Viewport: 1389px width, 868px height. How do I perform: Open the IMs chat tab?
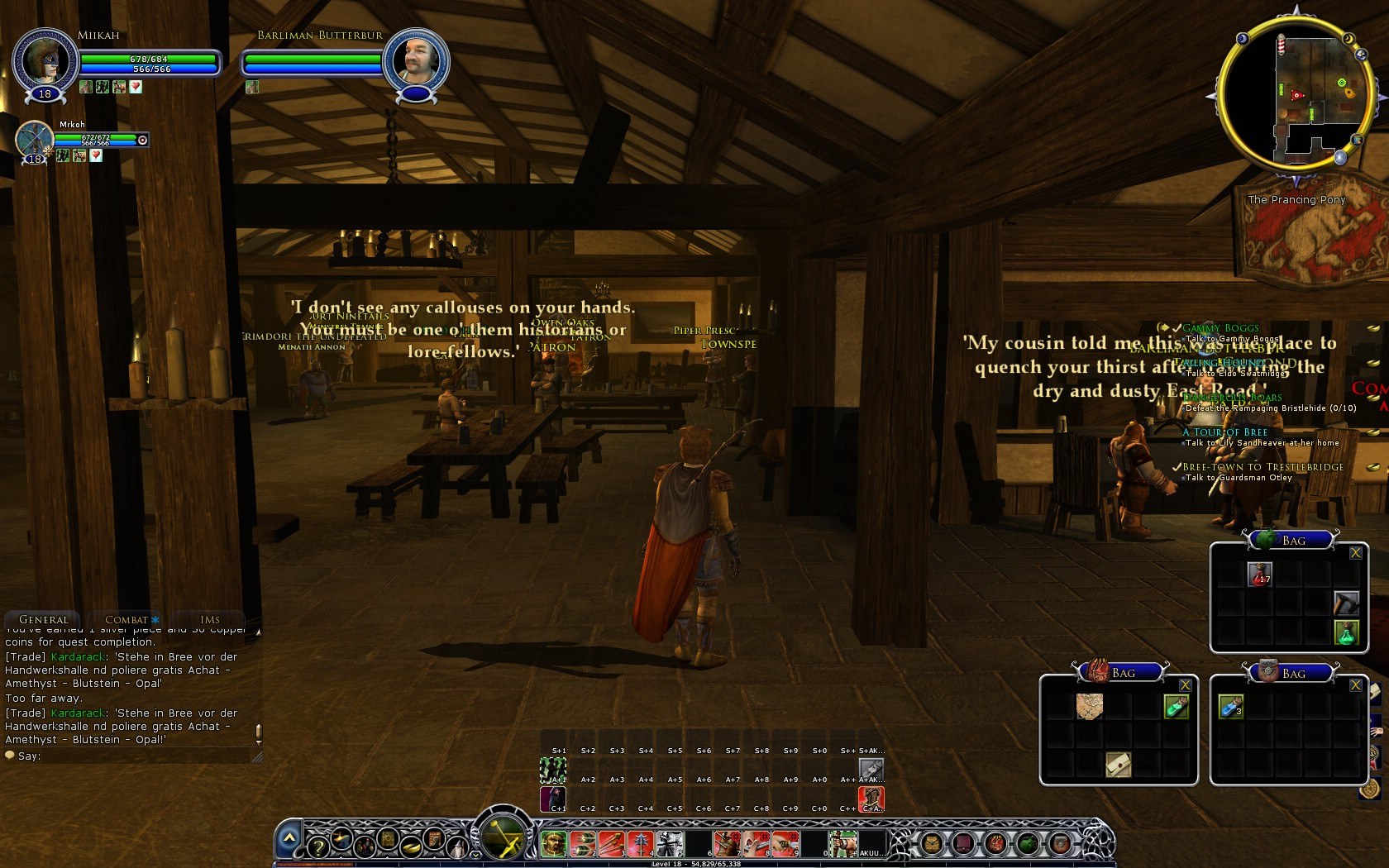point(209,619)
